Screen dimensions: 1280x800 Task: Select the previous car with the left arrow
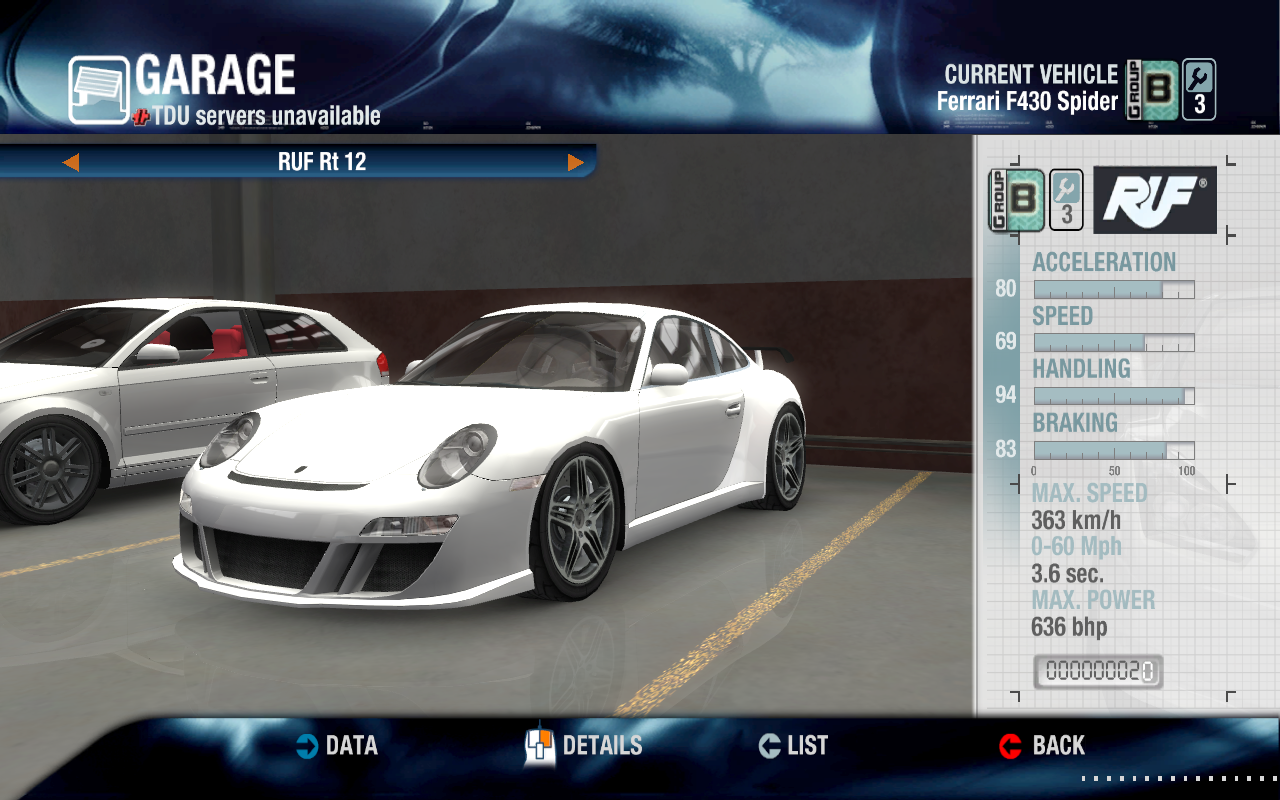click(x=70, y=162)
